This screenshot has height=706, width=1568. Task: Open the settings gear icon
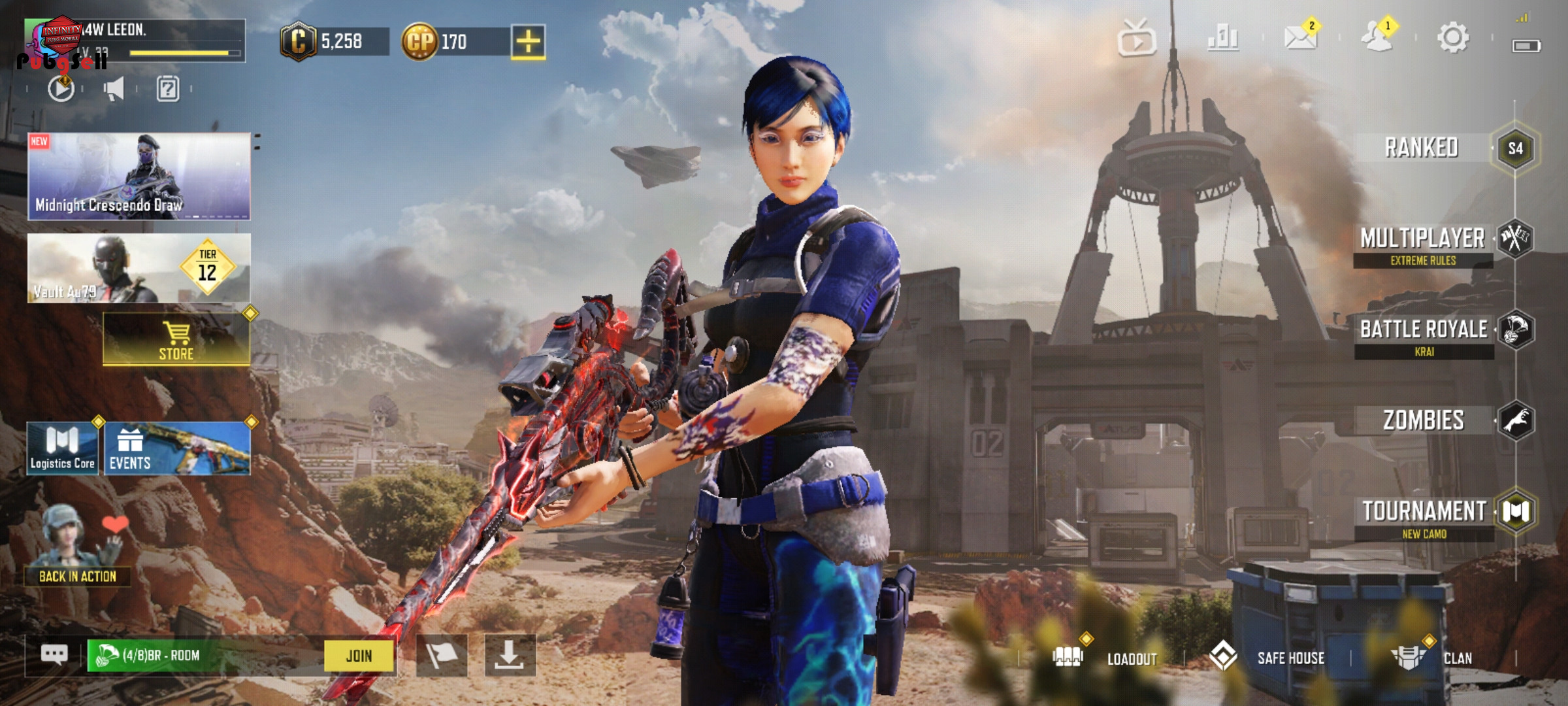(x=1452, y=38)
